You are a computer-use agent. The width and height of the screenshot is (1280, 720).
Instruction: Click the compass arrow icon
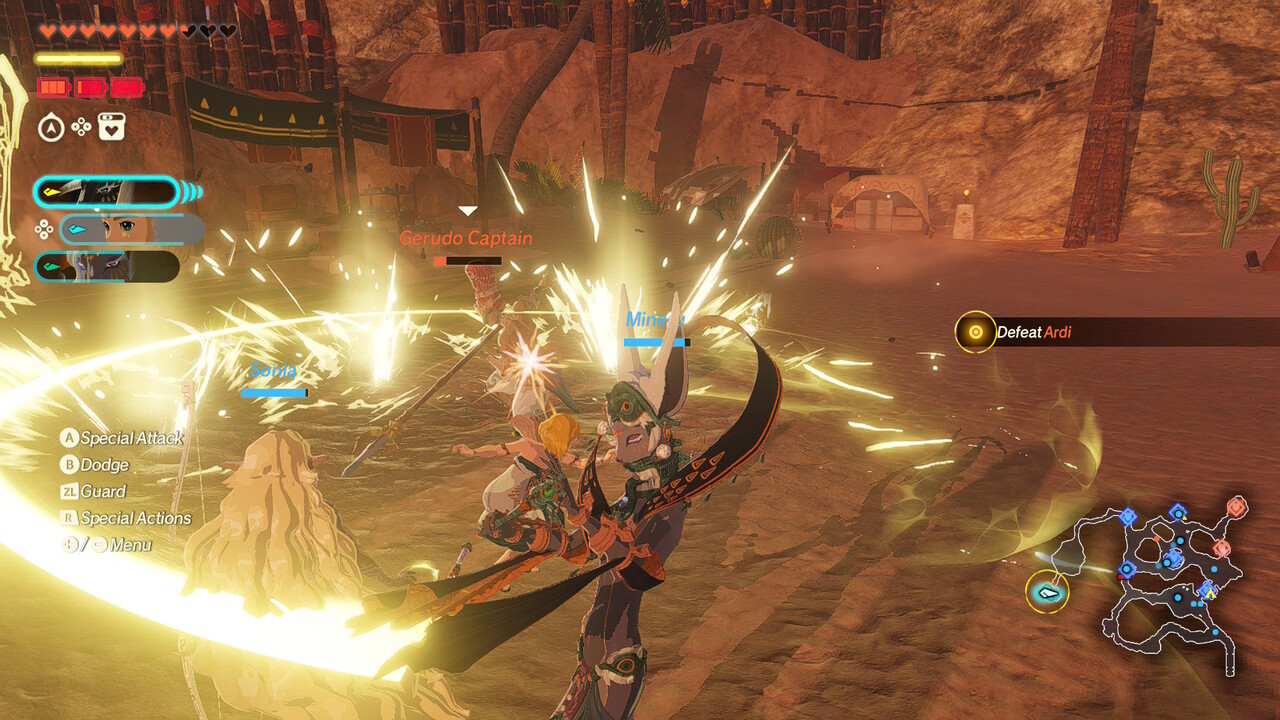tap(51, 127)
